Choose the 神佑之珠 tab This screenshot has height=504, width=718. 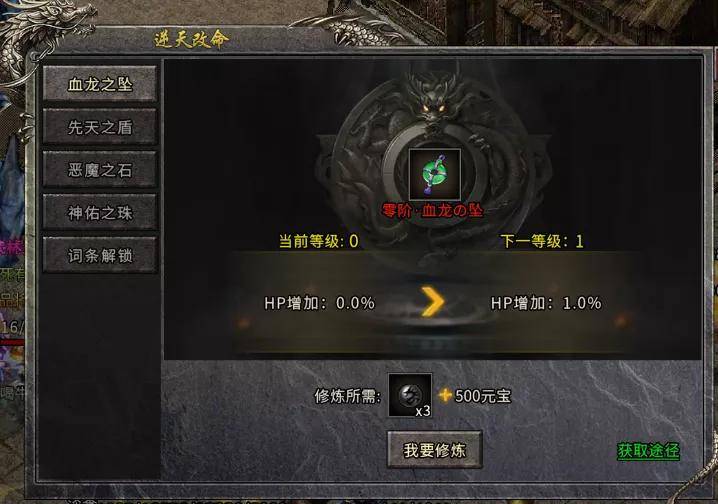(x=100, y=213)
